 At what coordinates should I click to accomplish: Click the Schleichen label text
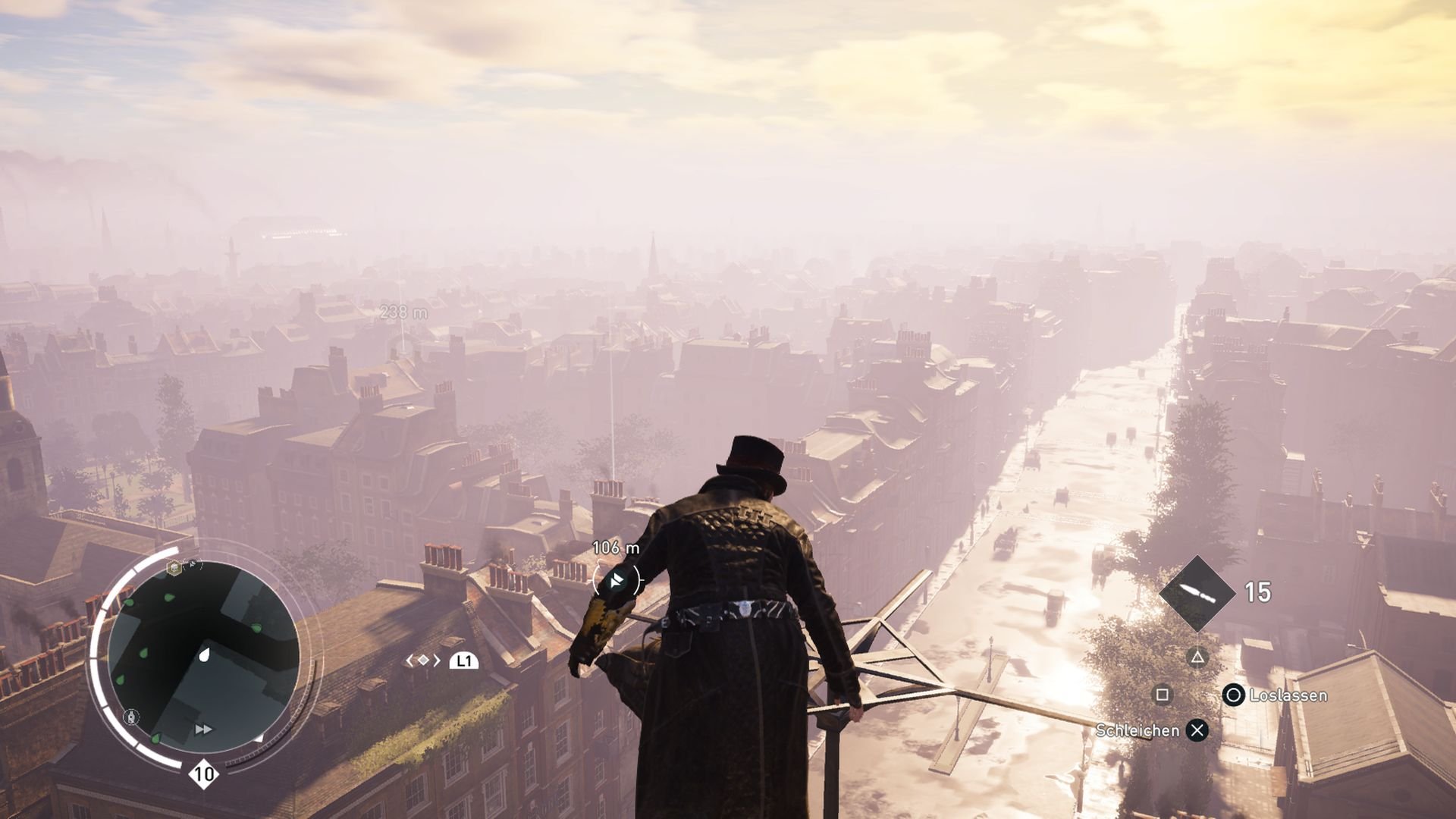coord(1137,730)
